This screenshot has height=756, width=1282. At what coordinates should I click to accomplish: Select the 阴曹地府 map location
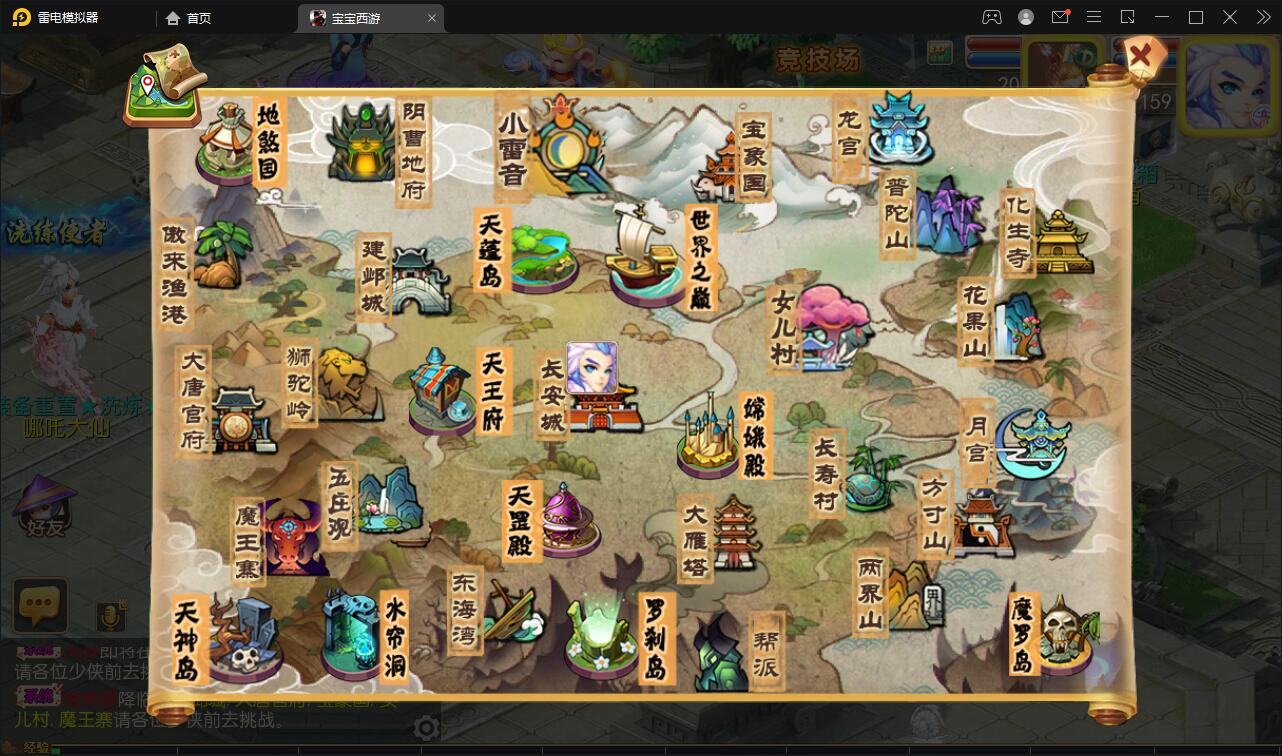364,145
